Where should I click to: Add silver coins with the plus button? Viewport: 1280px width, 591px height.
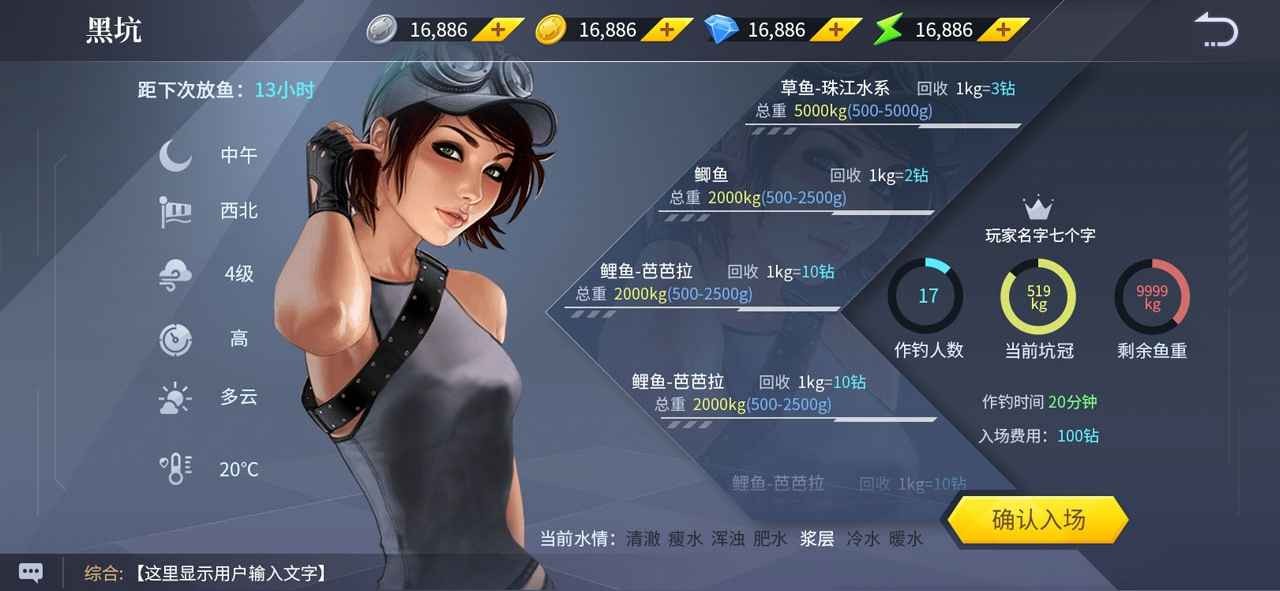pos(497,30)
